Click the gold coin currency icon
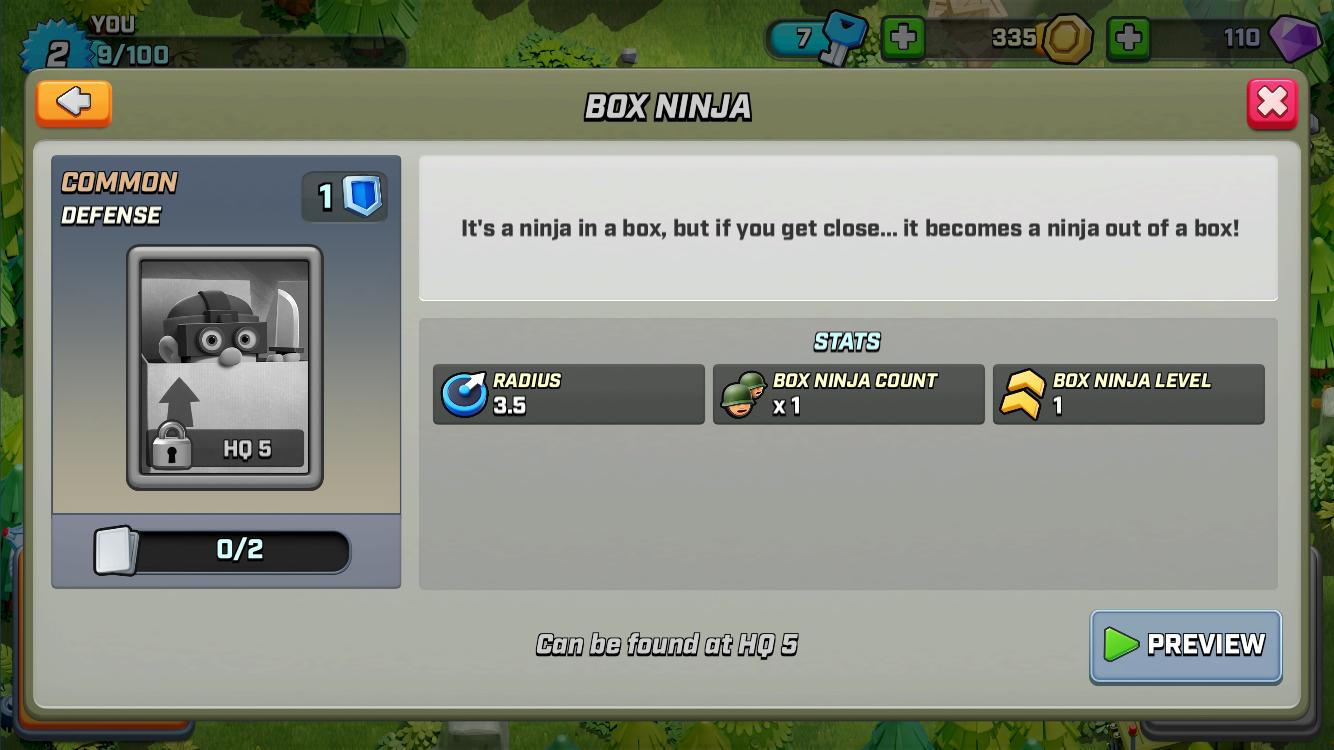The image size is (1334, 750). coord(1066,39)
